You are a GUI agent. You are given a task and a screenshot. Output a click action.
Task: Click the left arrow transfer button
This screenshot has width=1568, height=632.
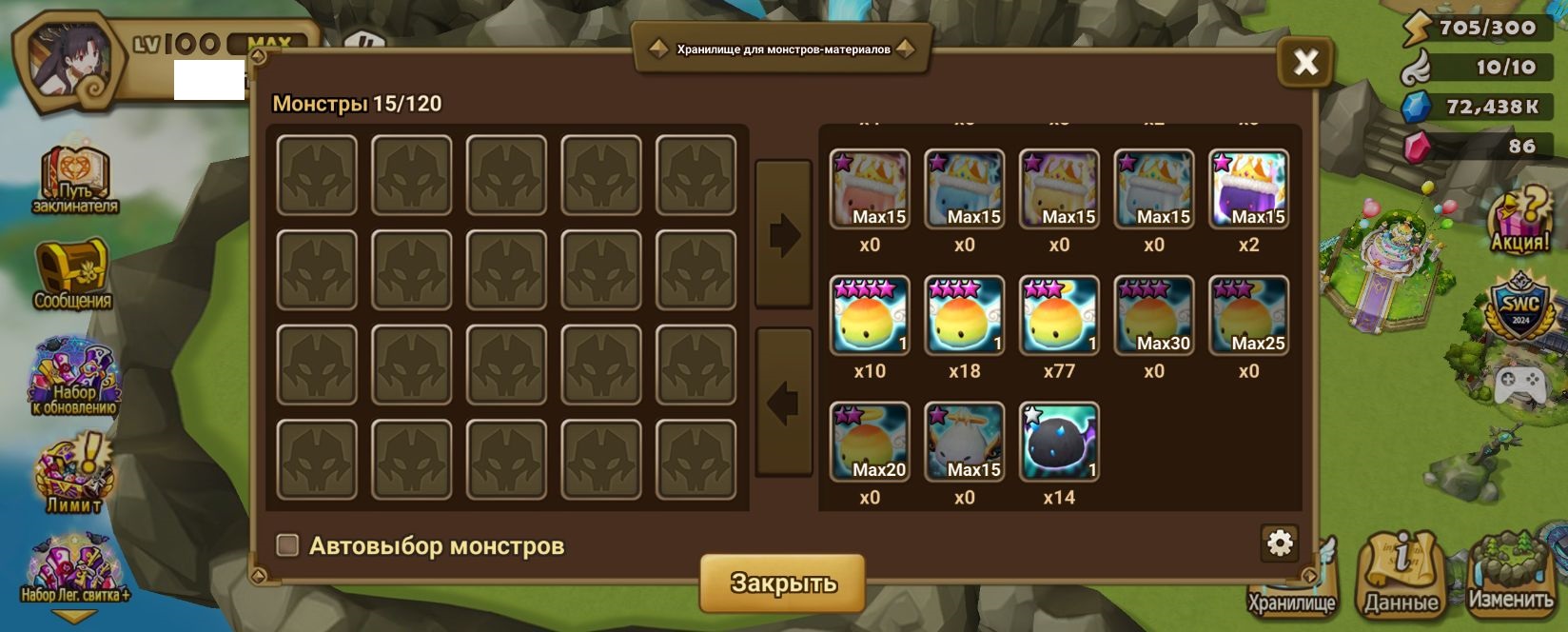coord(784,404)
